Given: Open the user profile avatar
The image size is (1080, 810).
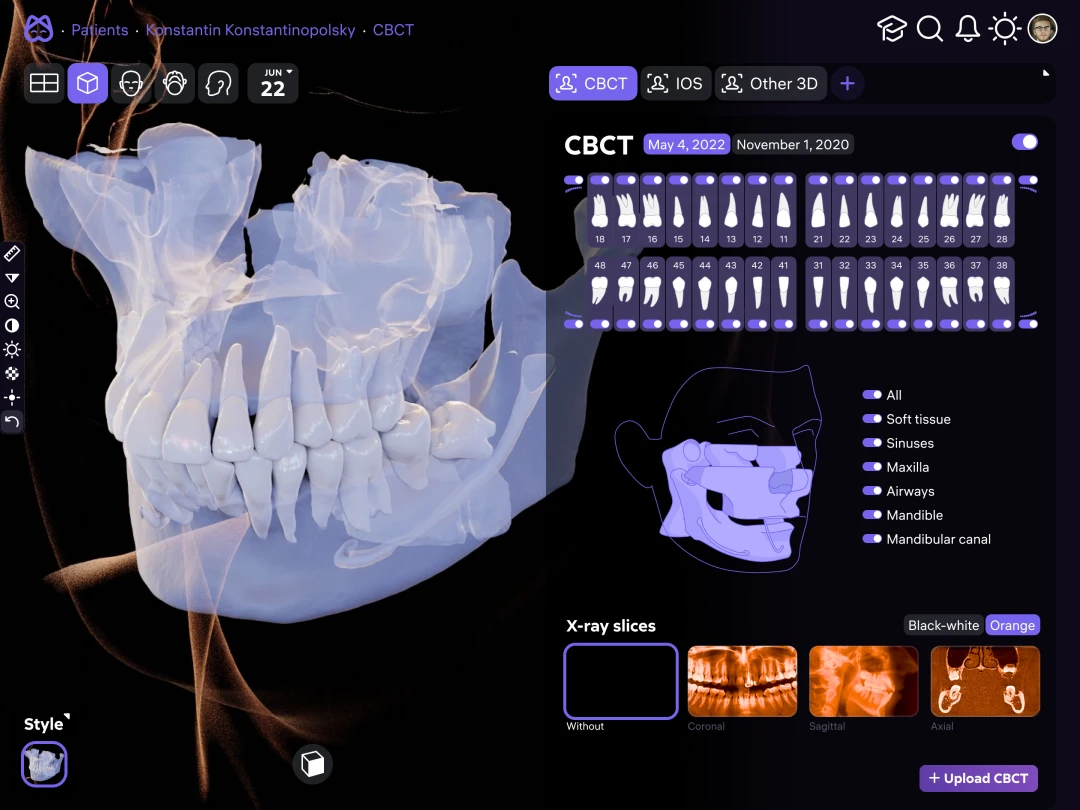Looking at the screenshot, I should point(1042,29).
